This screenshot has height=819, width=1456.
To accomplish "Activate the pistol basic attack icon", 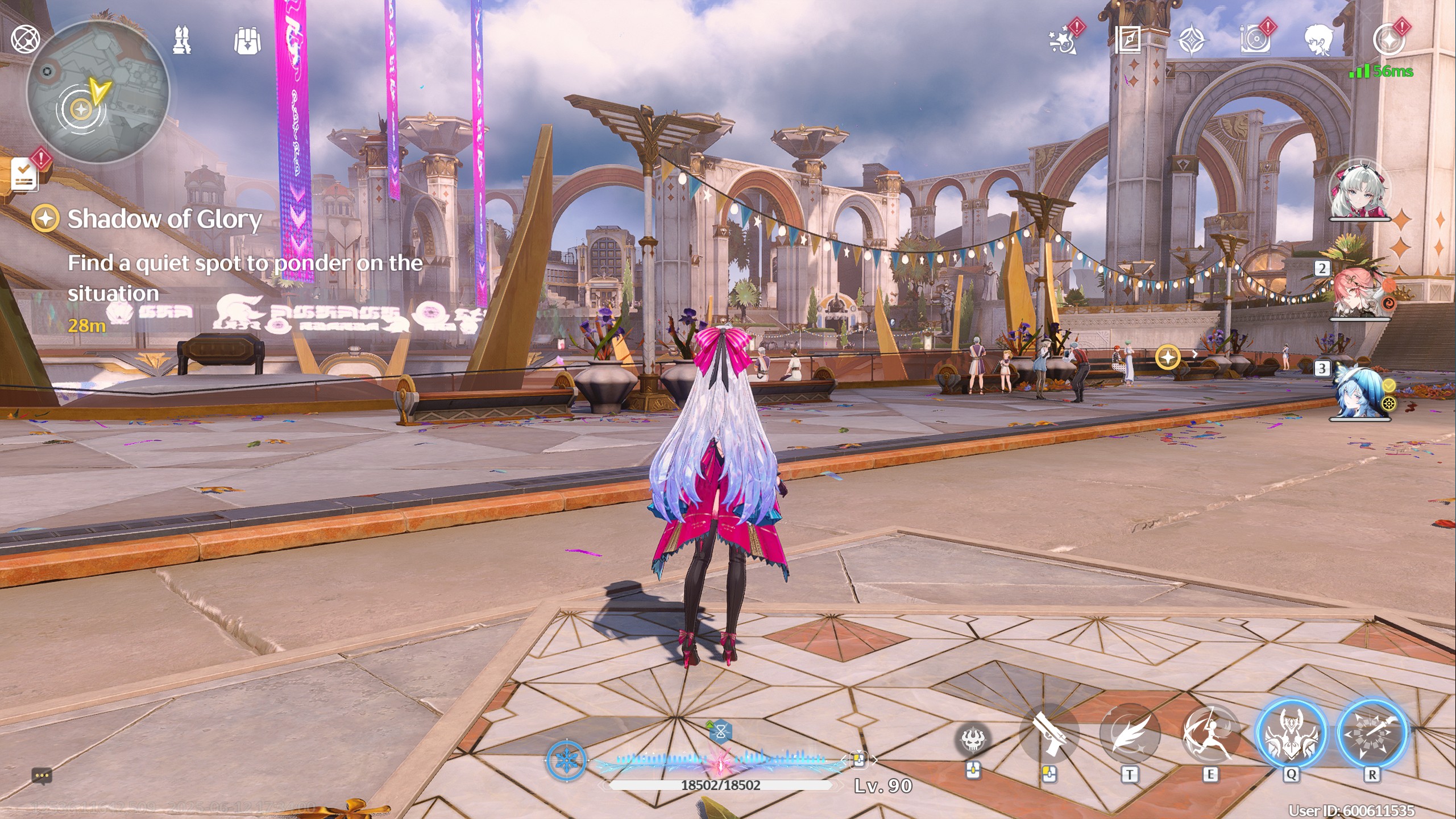I will click(x=1049, y=735).
